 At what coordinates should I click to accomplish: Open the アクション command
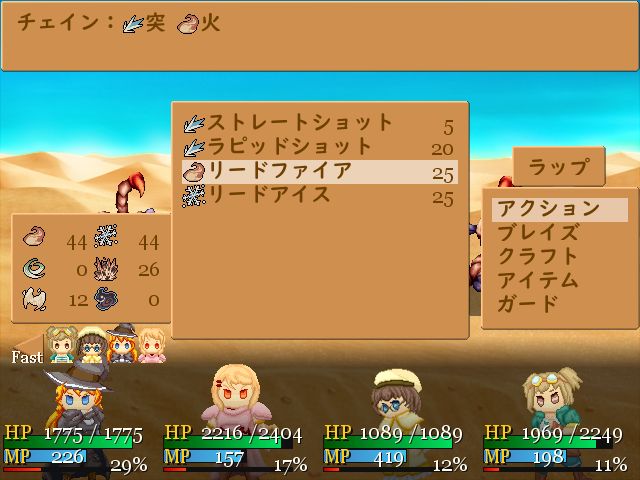coord(548,209)
